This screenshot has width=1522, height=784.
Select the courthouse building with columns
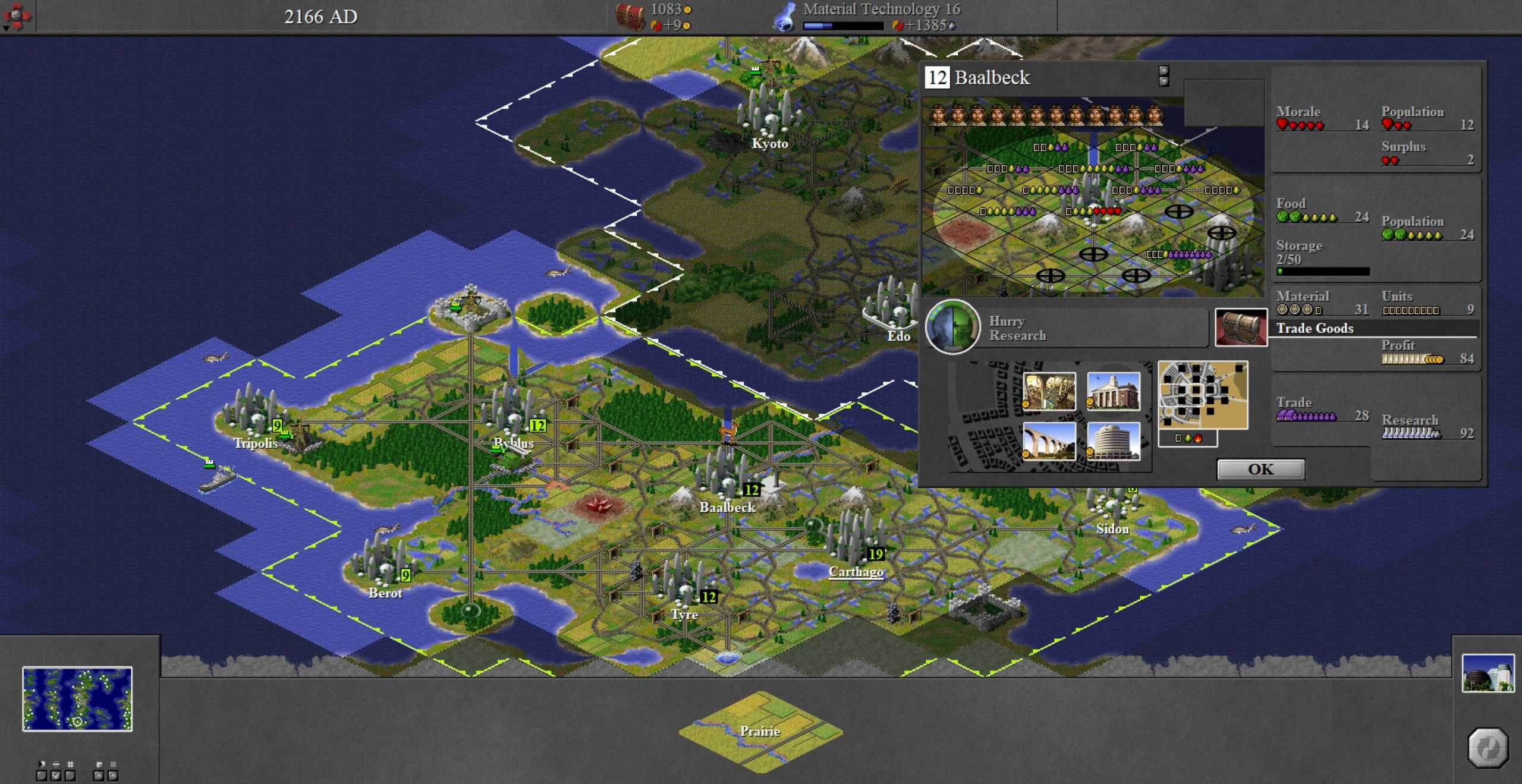pyautogui.click(x=1113, y=391)
